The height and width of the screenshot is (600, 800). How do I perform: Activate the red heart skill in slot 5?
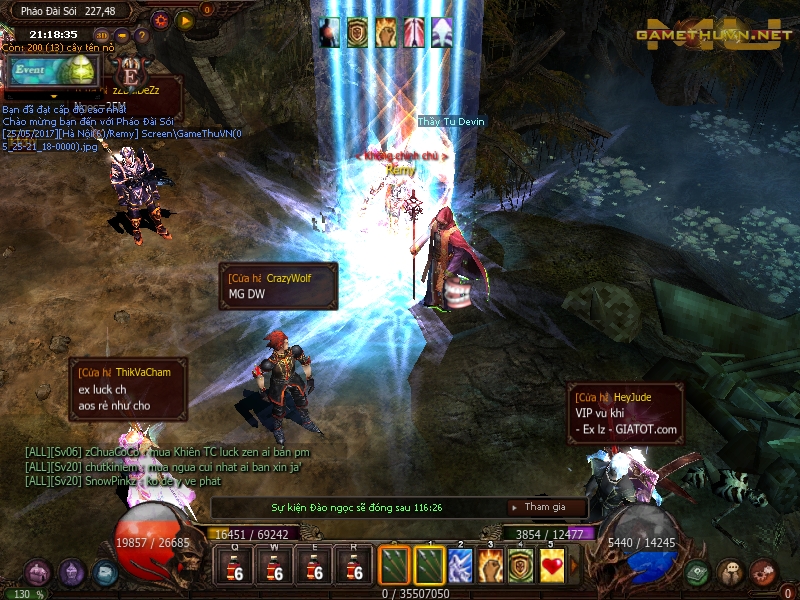pyautogui.click(x=552, y=566)
